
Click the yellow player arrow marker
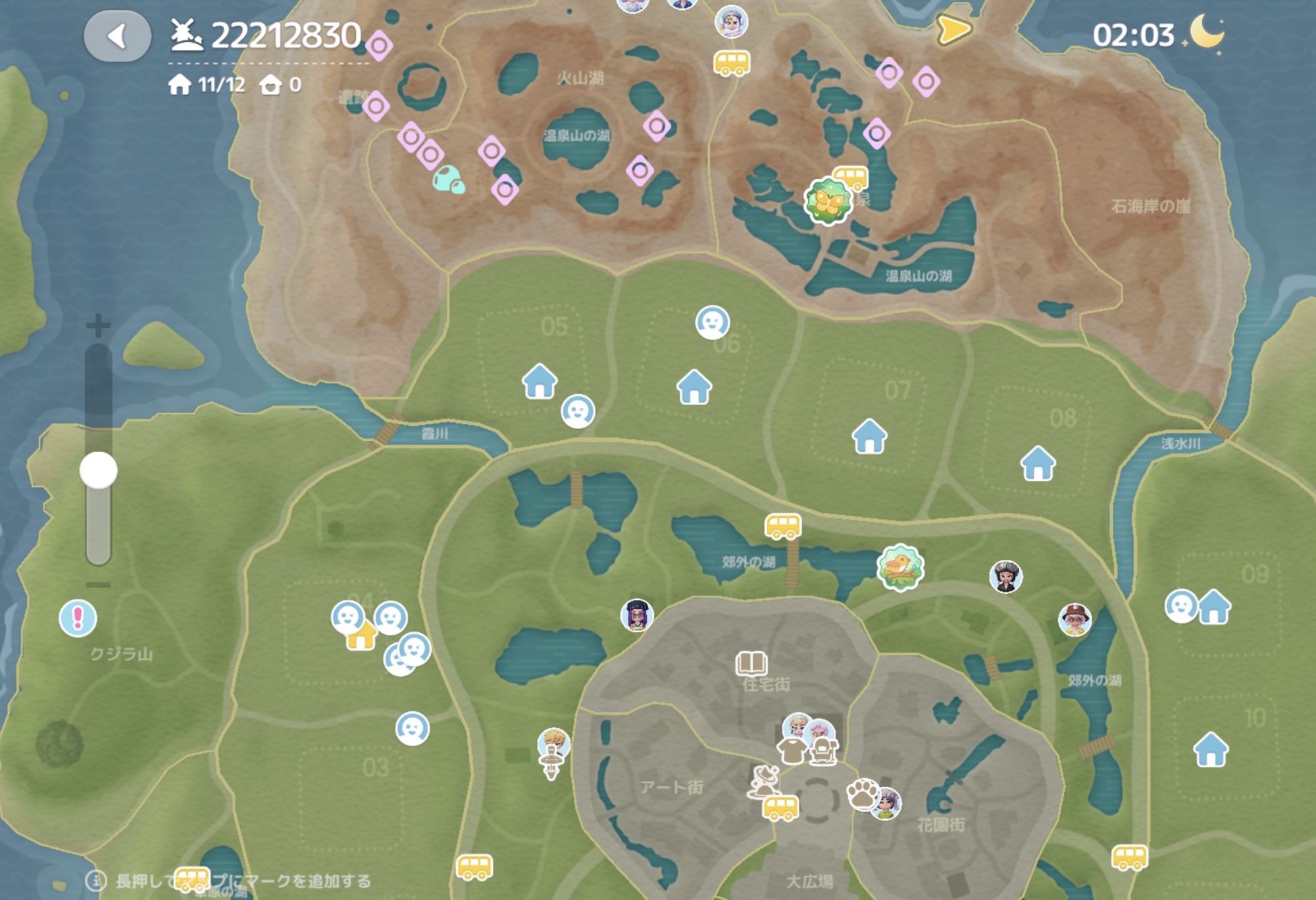coord(953,30)
